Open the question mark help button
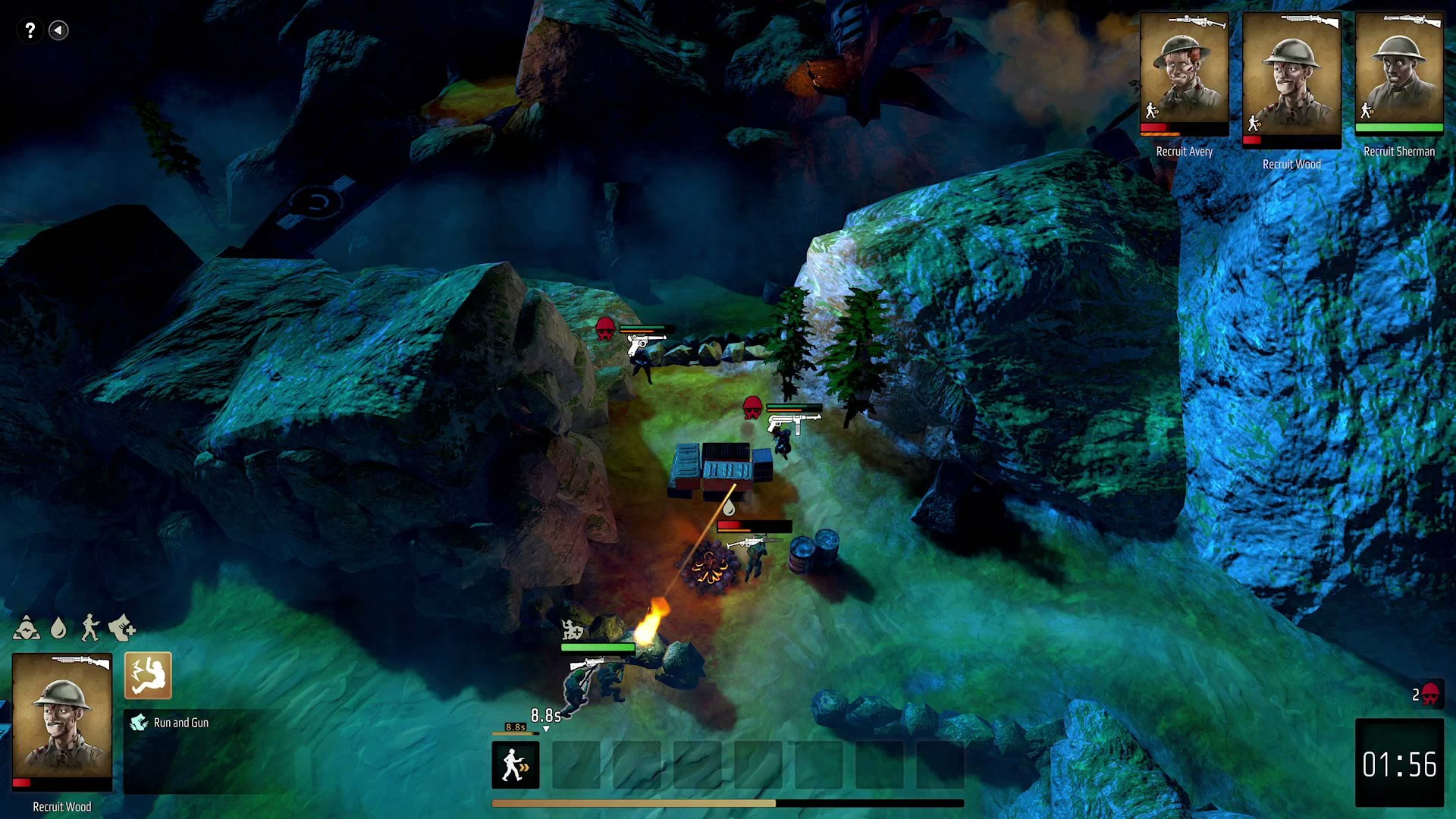1456x819 pixels. point(30,30)
